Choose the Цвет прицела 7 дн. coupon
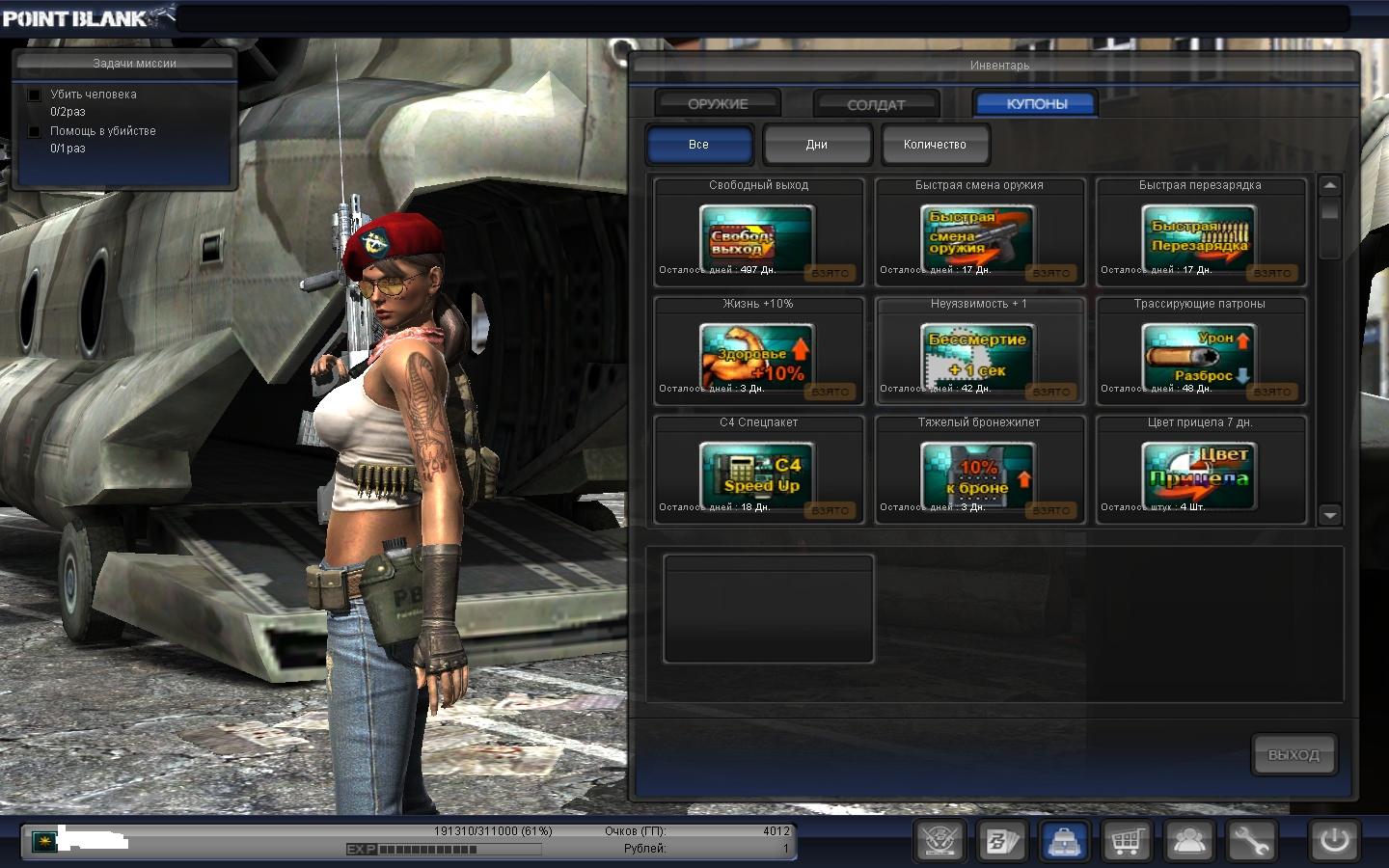 point(1199,473)
